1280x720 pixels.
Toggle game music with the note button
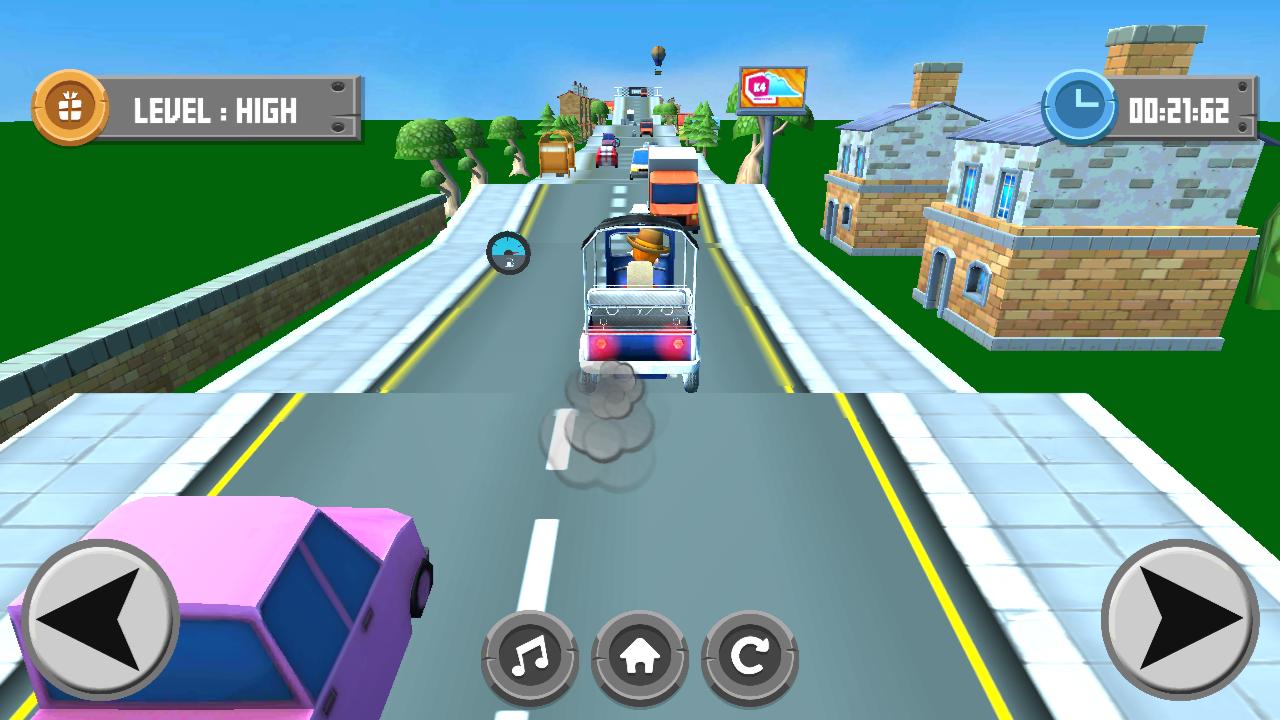(530, 655)
